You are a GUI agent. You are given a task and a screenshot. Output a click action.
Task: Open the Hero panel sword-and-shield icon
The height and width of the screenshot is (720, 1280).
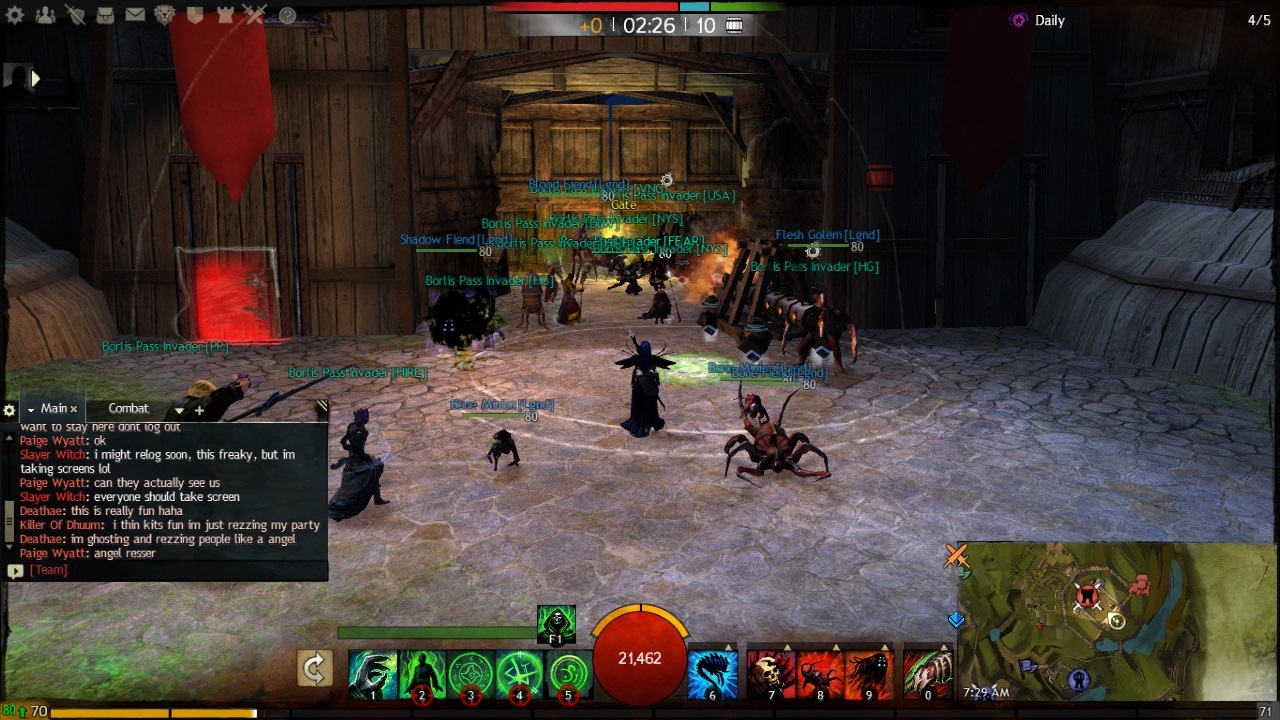[x=75, y=15]
